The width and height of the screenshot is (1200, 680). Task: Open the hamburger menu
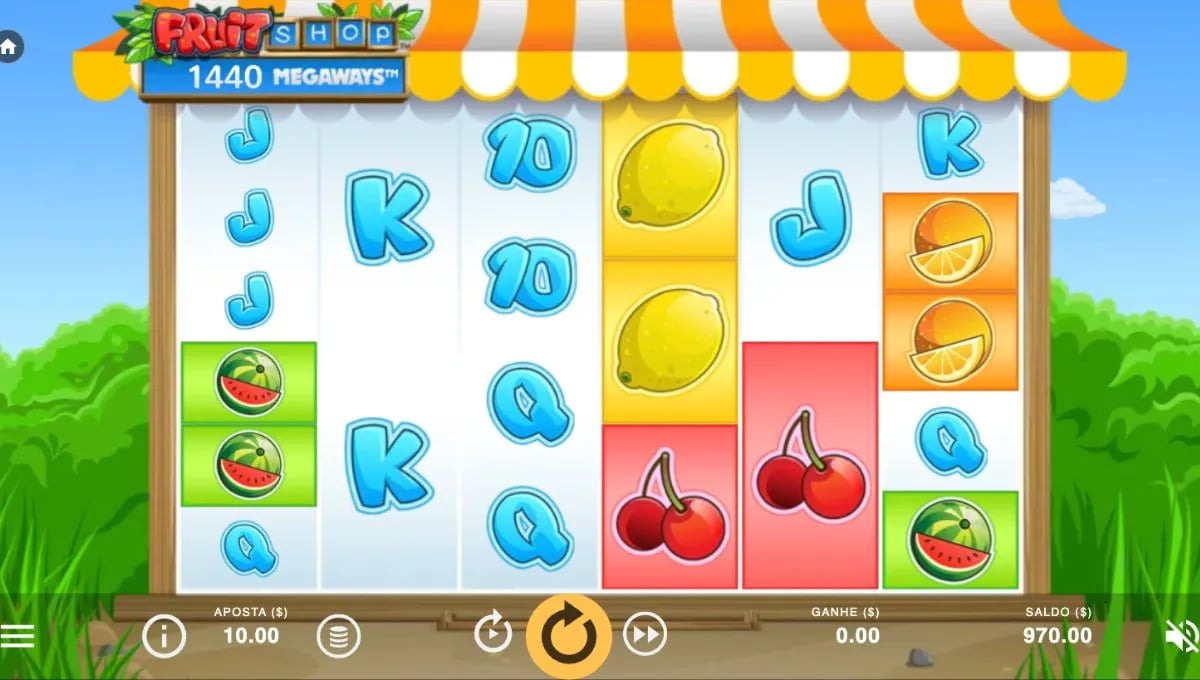(x=17, y=636)
